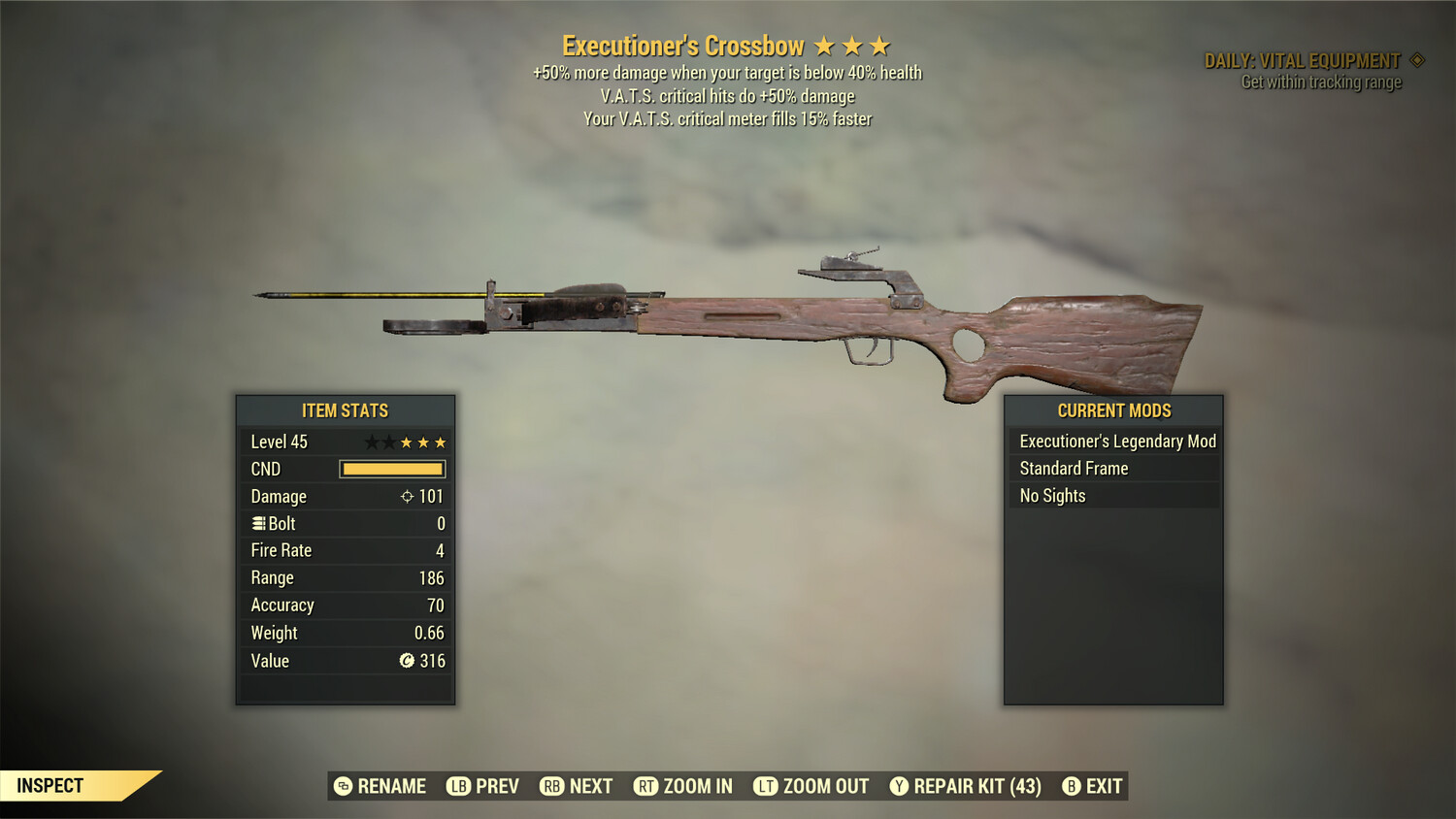Click the diamond icon after DAILY: VITAL EQUIPMENT
The height and width of the screenshot is (819, 1456).
(1416, 59)
